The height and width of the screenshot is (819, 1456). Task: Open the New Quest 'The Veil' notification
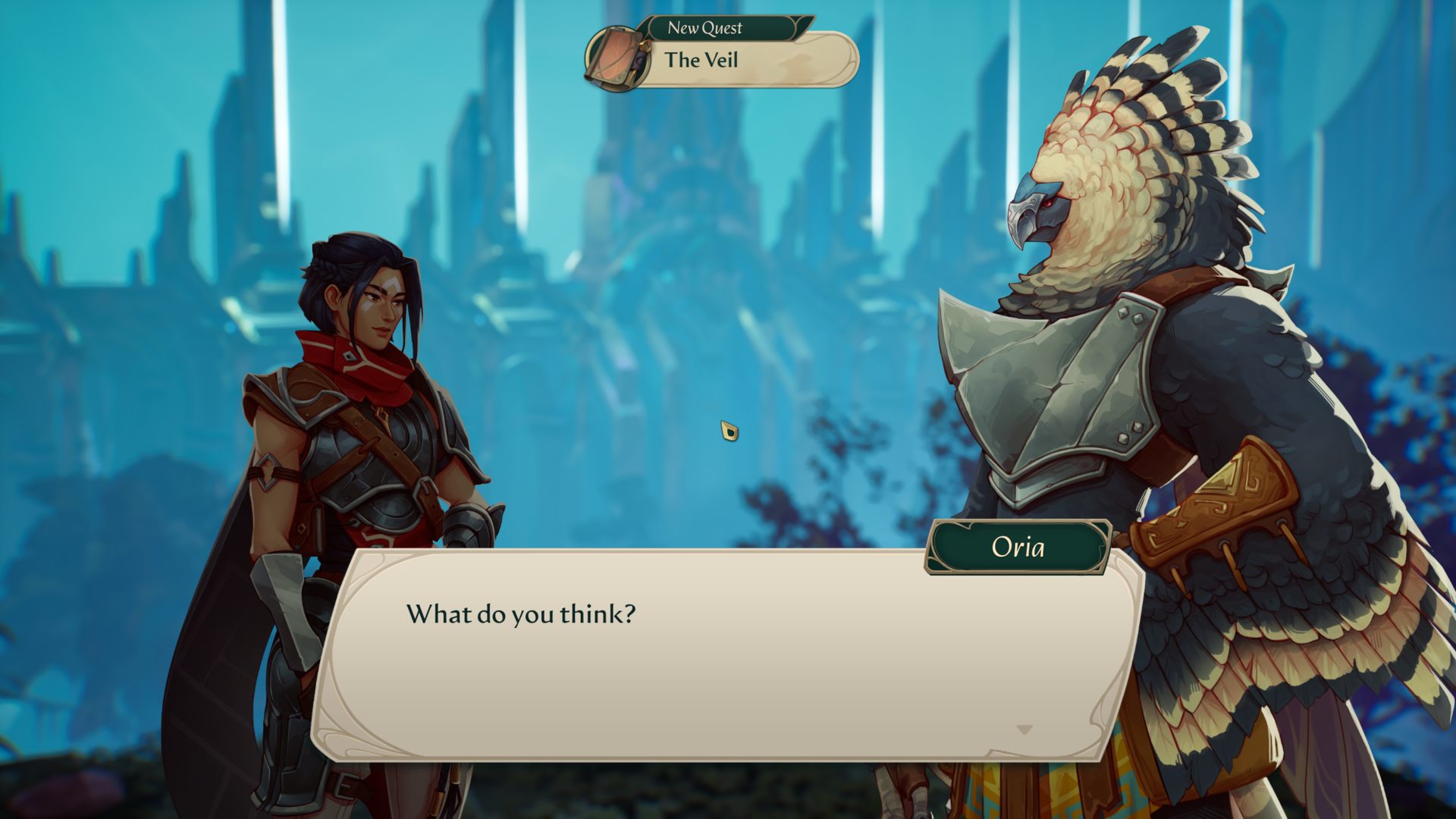[x=747, y=60]
